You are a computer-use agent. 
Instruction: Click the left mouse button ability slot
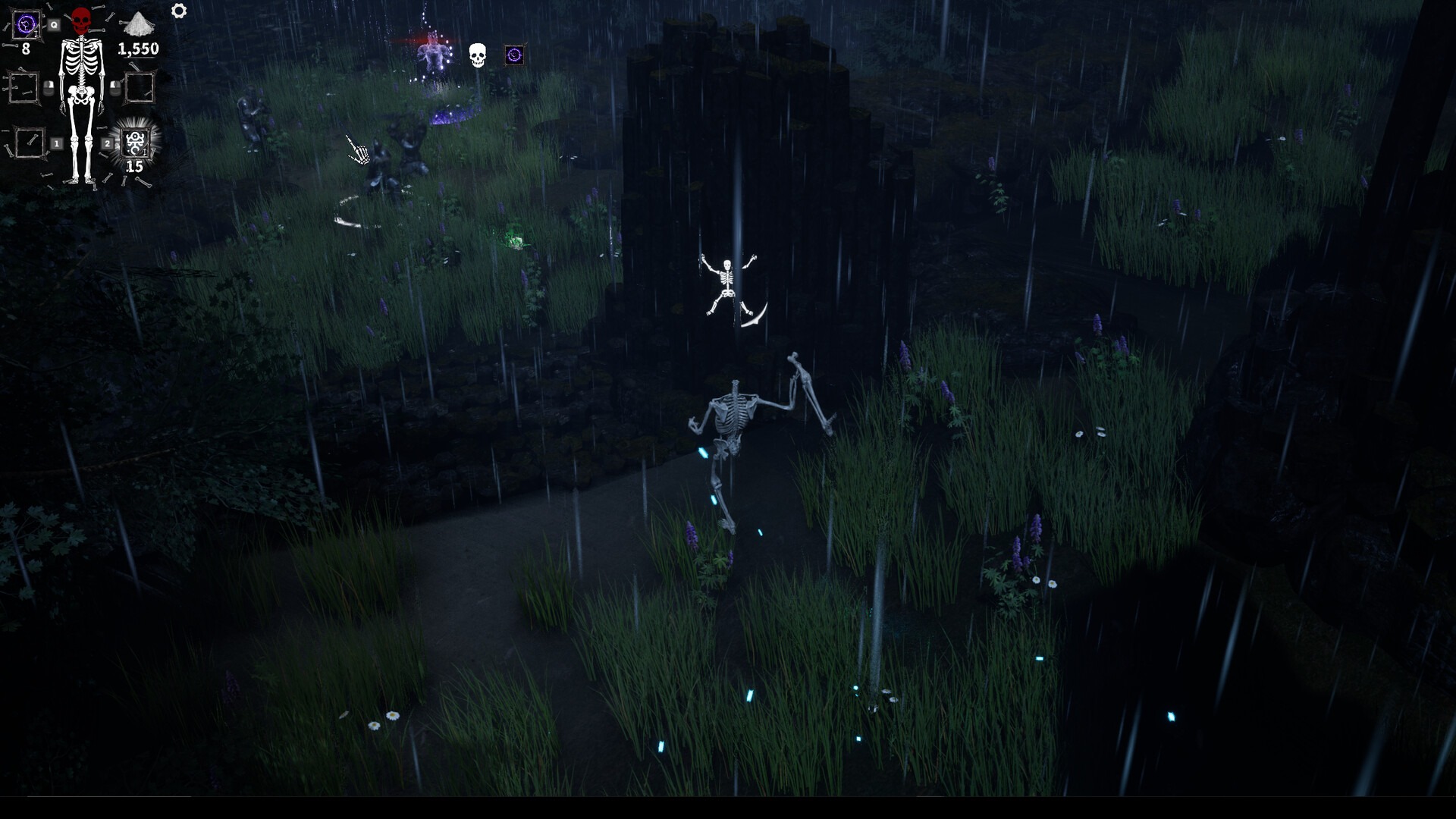24,86
